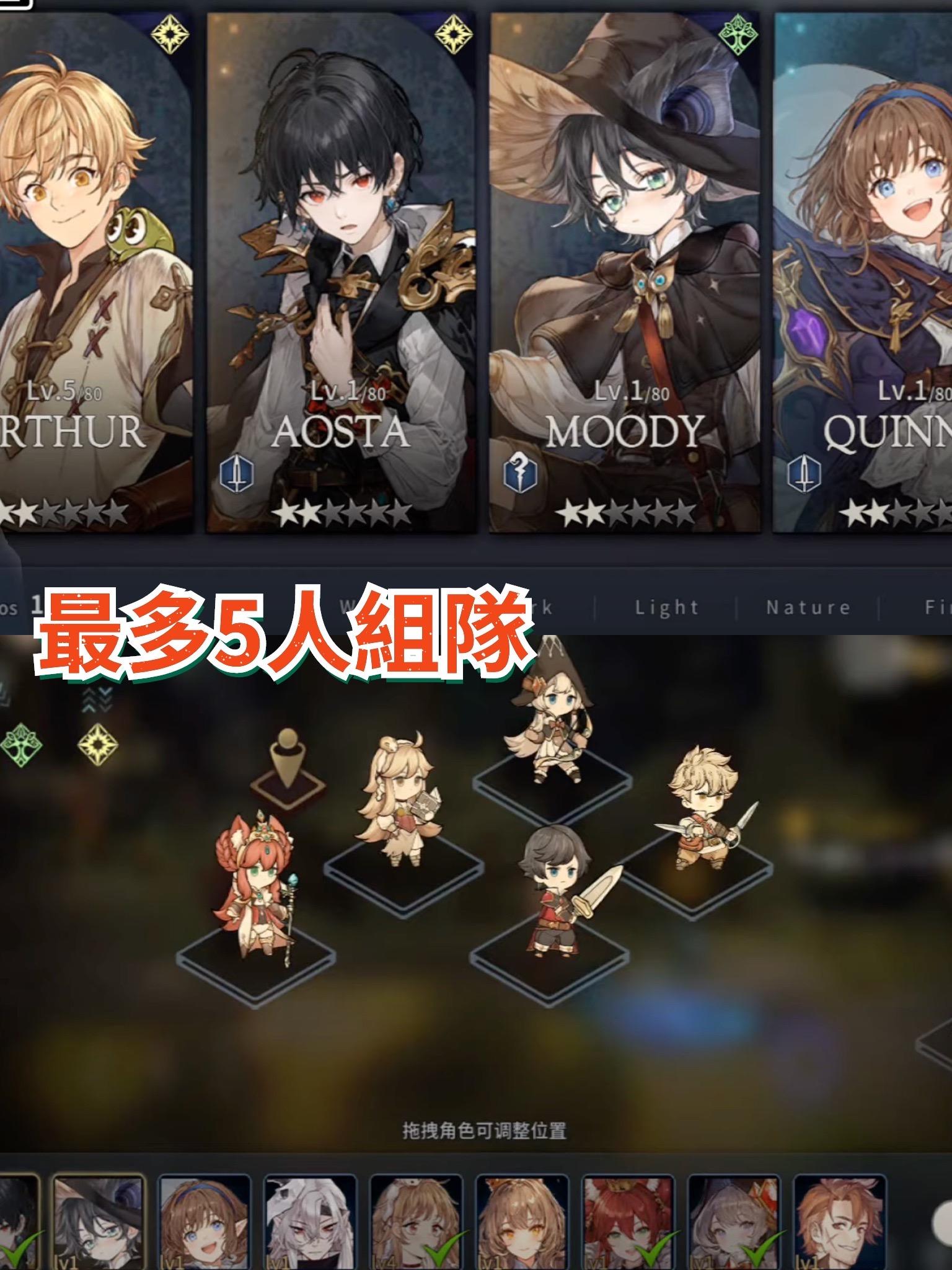Expand the chevron arrows near the battle grid
This screenshot has width=952, height=1270.
(96, 699)
